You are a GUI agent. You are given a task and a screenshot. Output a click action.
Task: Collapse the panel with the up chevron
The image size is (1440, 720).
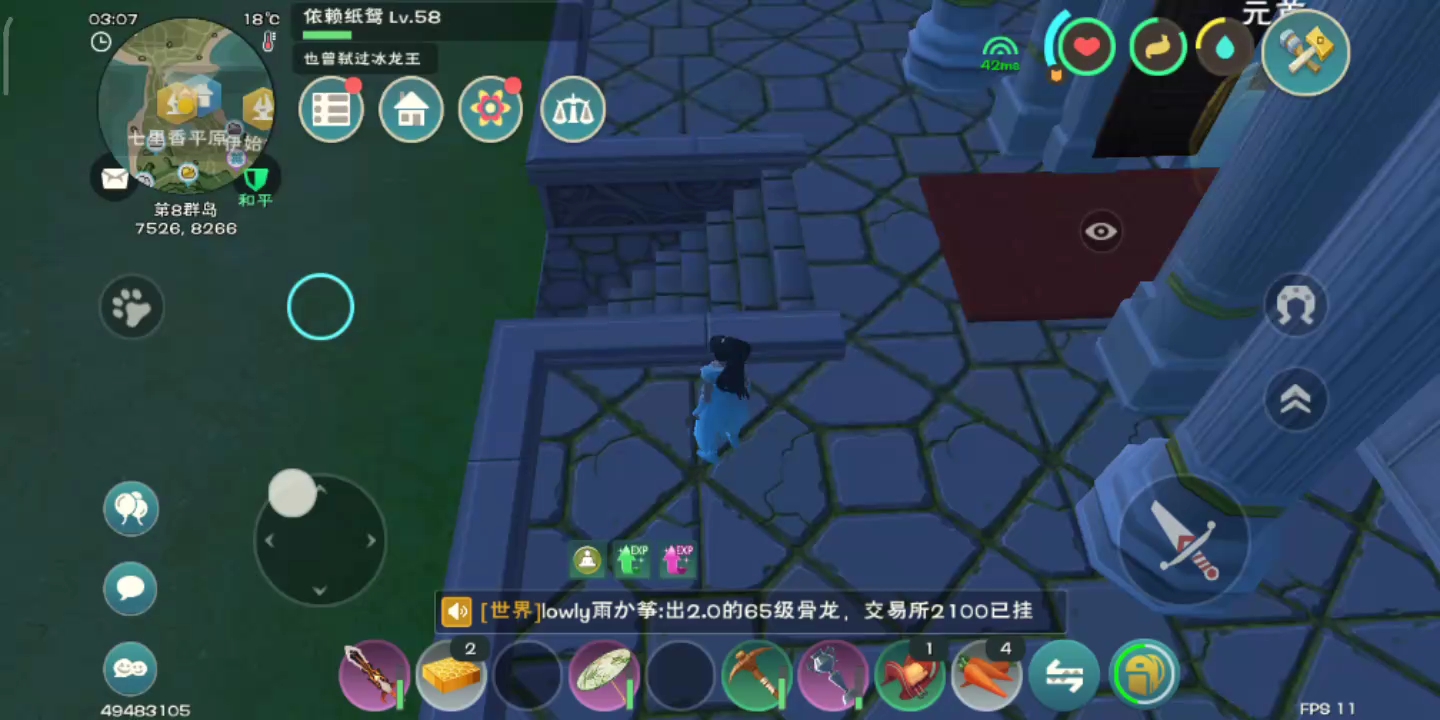(x=1296, y=399)
